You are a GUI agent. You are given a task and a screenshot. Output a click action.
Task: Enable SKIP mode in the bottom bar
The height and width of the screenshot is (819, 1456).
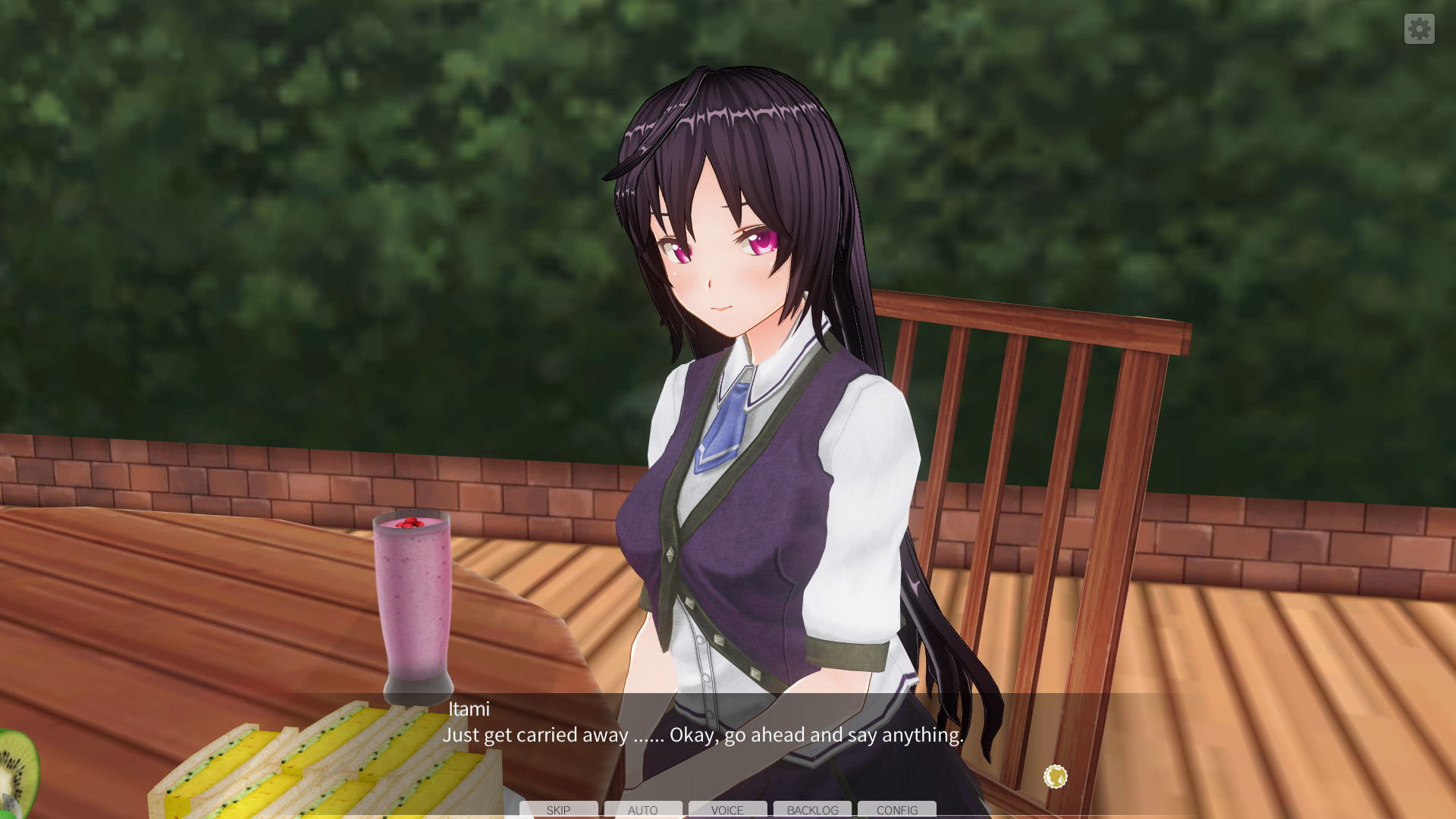559,810
